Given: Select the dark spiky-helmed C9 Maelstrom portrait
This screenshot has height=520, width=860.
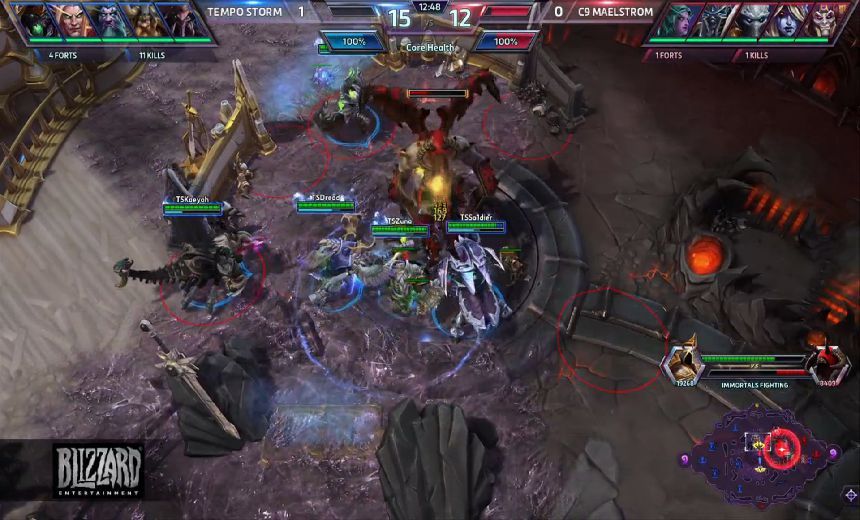Looking at the screenshot, I should coord(713,20).
